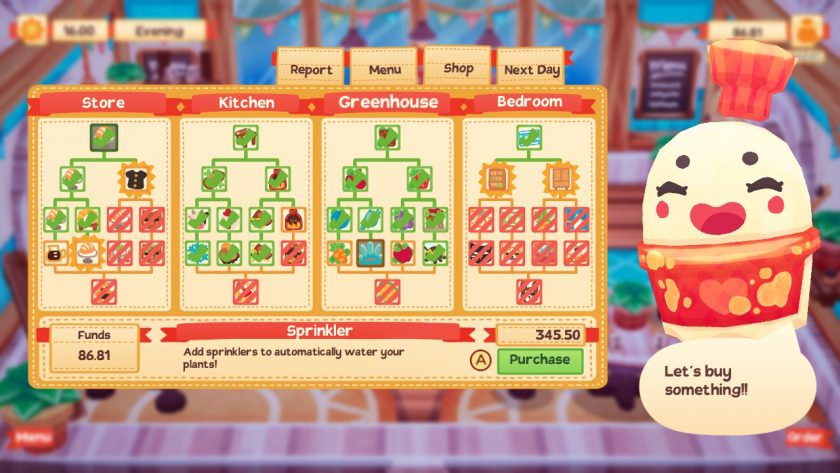Pick the bookshelf upgrade in Bedroom
The width and height of the screenshot is (840, 473).
(497, 179)
